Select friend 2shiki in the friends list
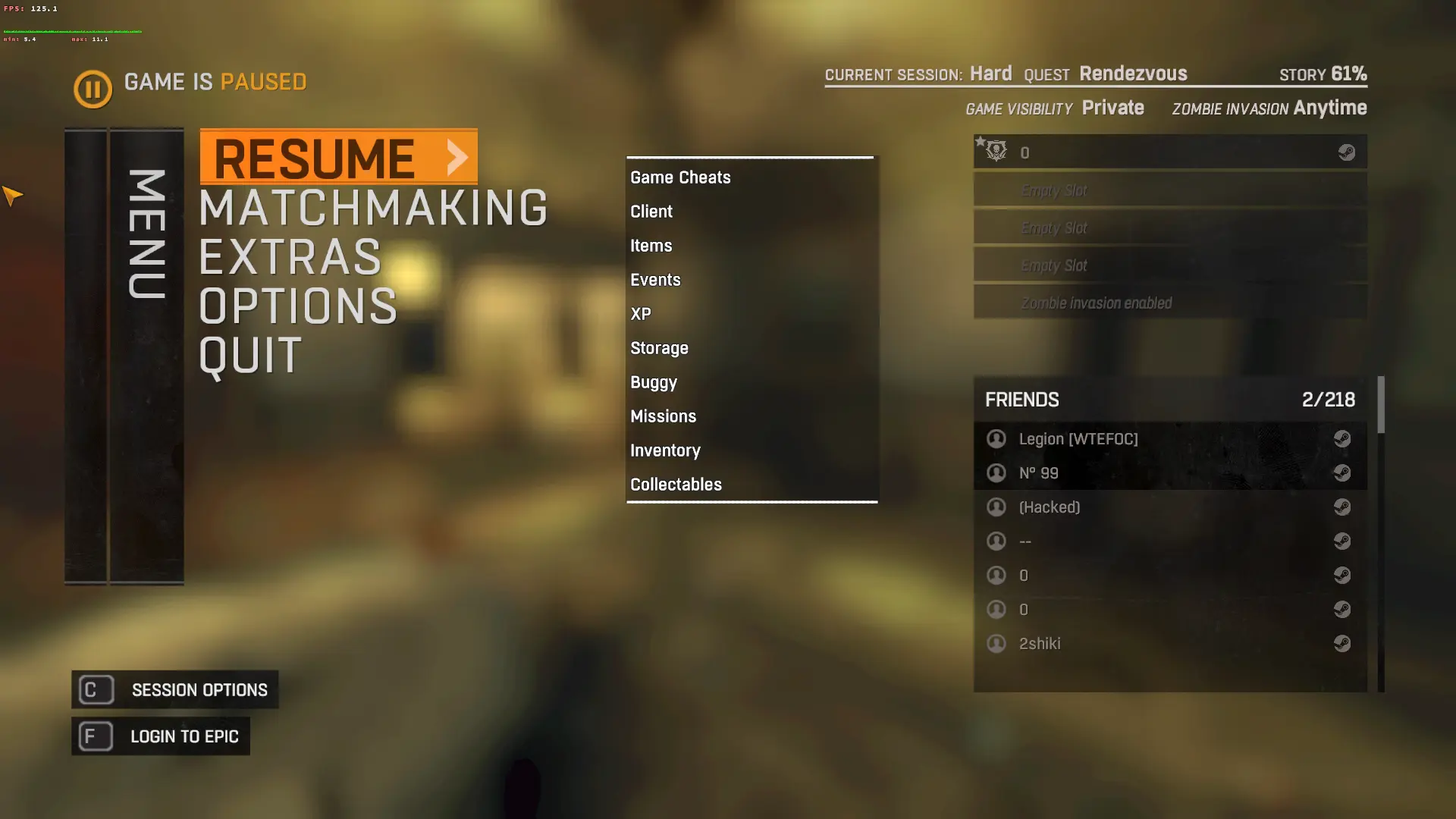Screen dimensions: 1456x819 (x=1040, y=644)
